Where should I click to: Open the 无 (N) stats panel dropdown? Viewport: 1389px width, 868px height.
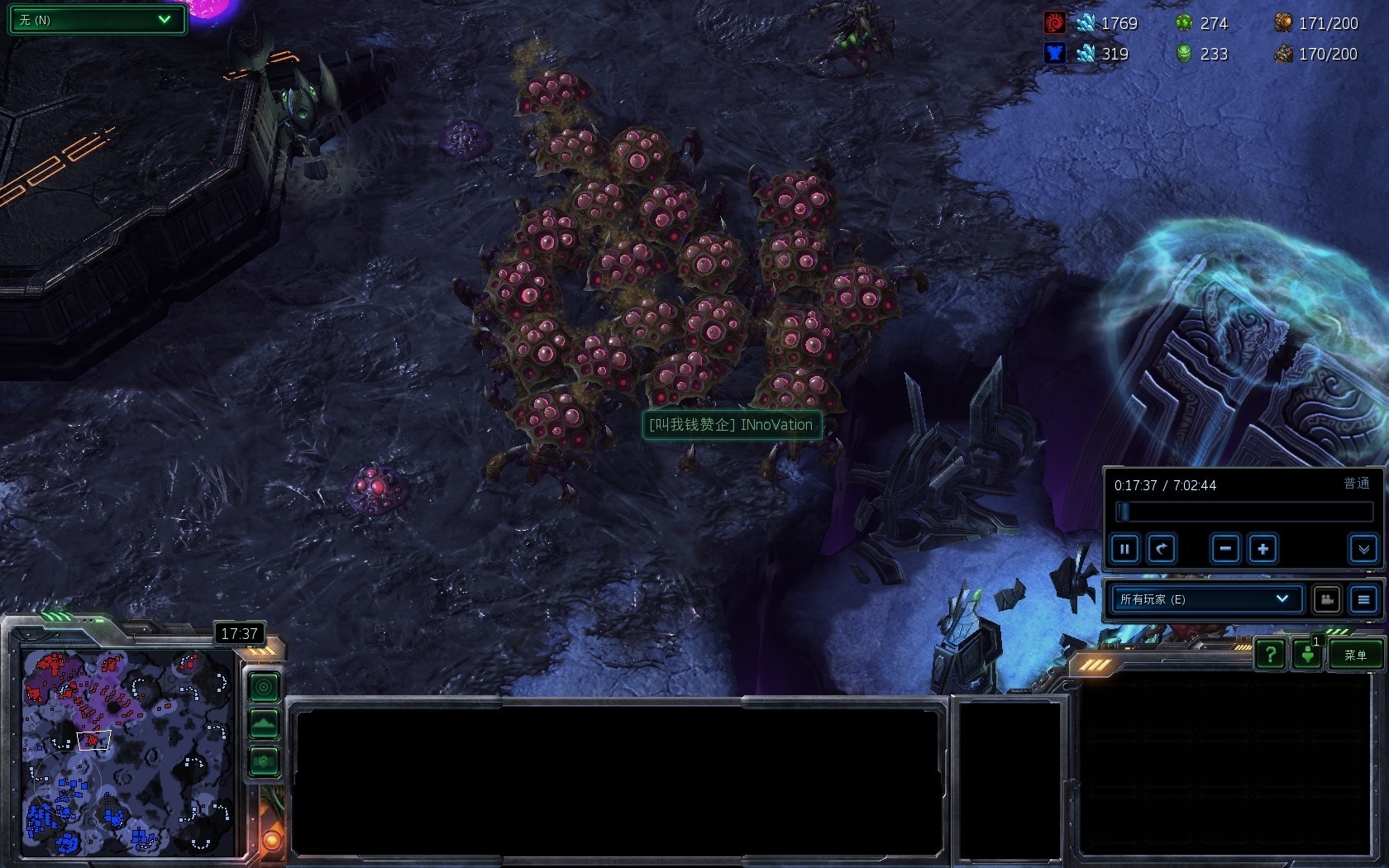(97, 20)
